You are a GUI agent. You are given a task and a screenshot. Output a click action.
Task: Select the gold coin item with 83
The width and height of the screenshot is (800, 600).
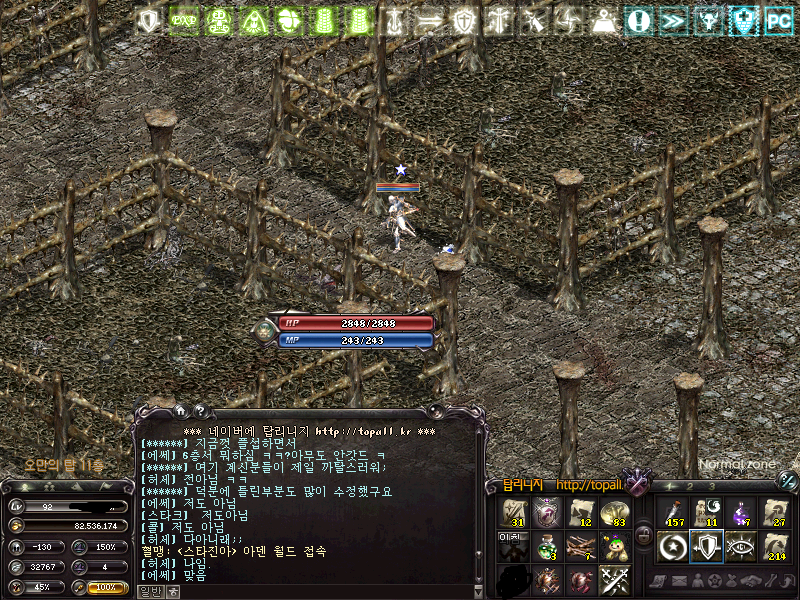[x=613, y=512]
